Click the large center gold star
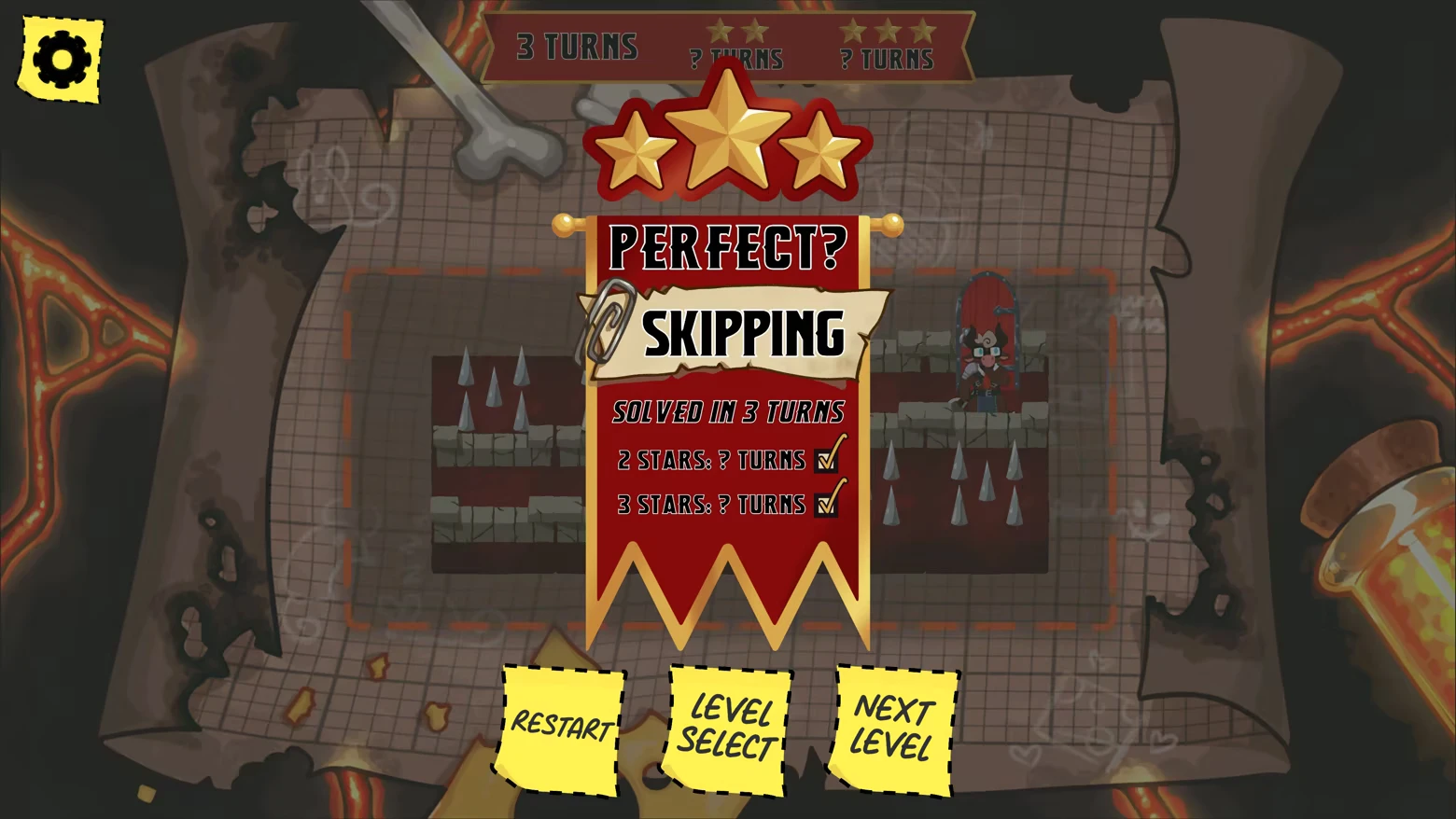1456x819 pixels. (x=727, y=135)
